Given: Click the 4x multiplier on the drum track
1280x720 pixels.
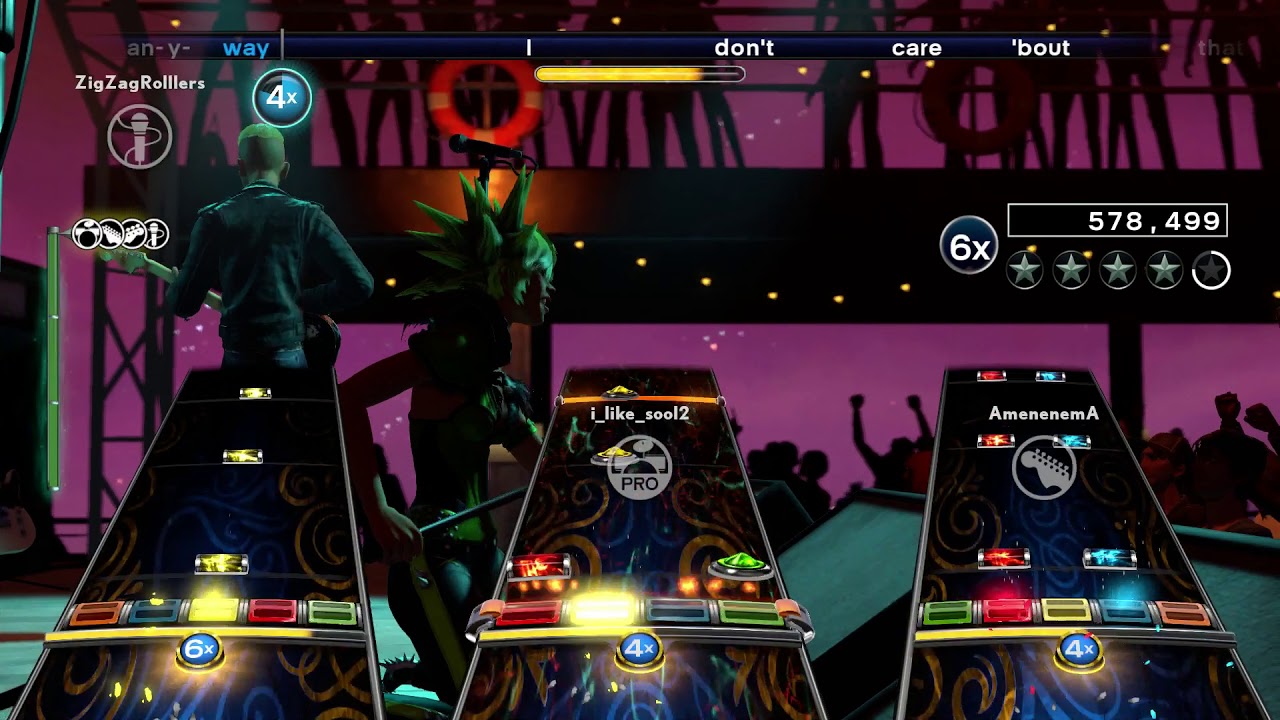Looking at the screenshot, I should 638,650.
